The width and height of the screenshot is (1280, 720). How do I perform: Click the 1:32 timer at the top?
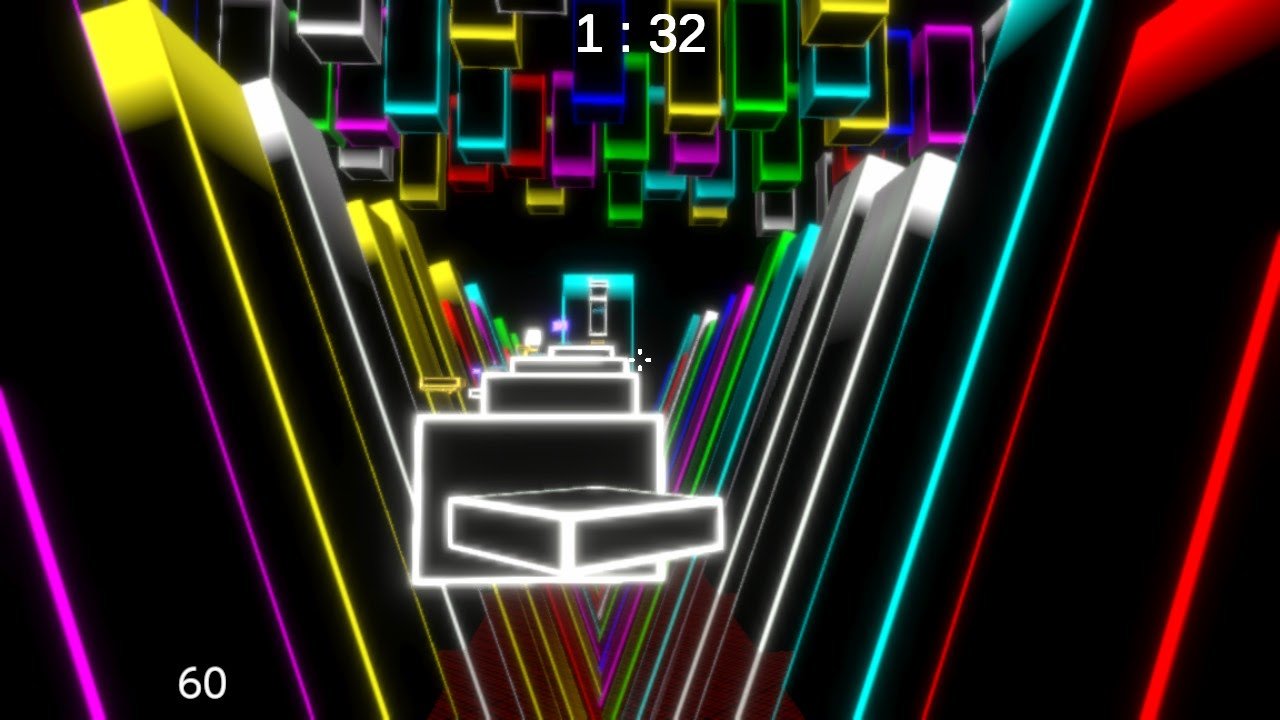(643, 35)
